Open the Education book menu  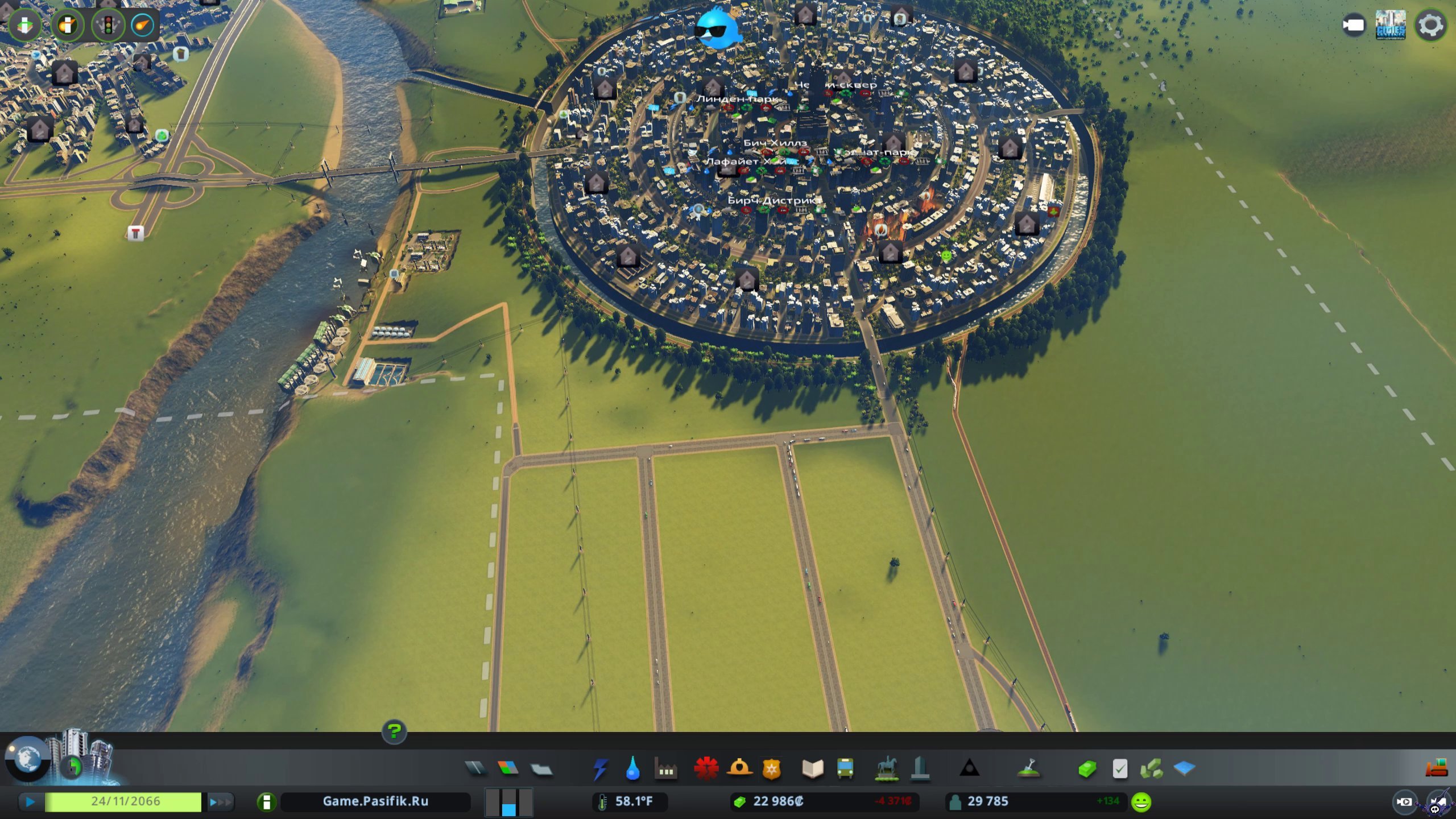click(813, 769)
